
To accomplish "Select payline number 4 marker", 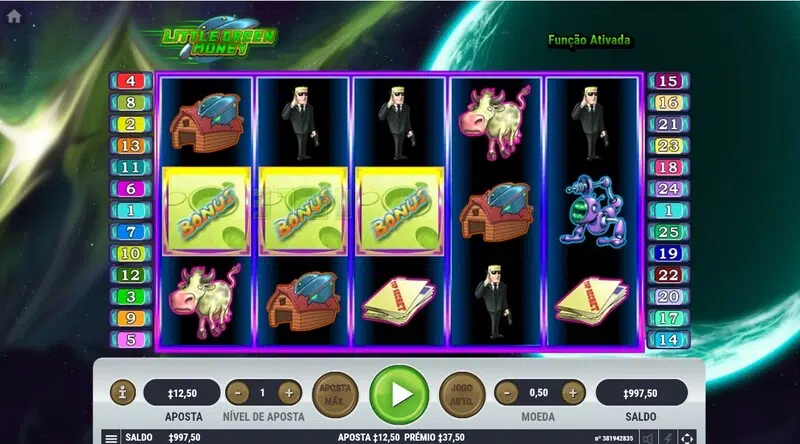I will [x=131, y=81].
